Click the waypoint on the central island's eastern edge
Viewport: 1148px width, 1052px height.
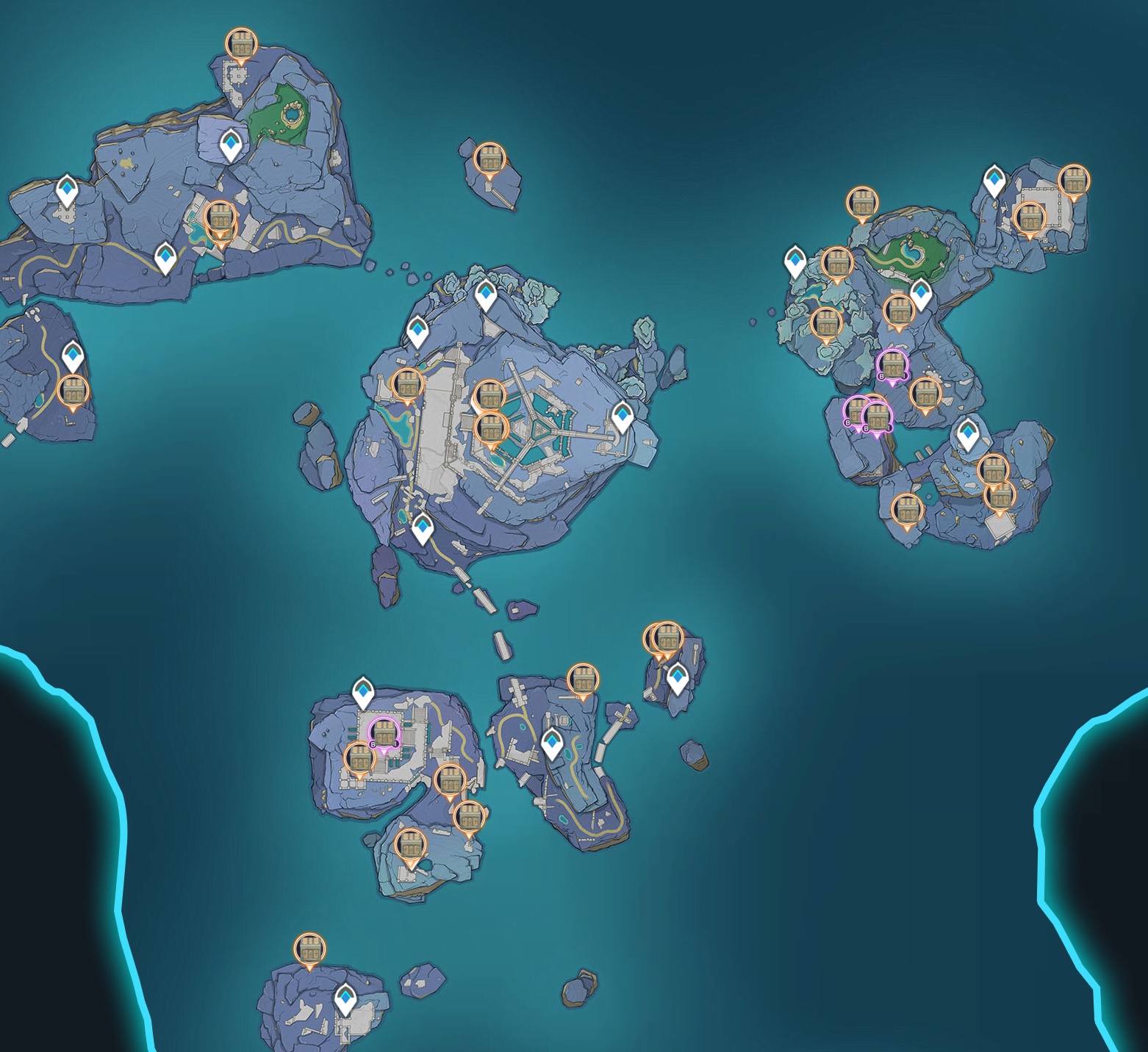coord(623,417)
